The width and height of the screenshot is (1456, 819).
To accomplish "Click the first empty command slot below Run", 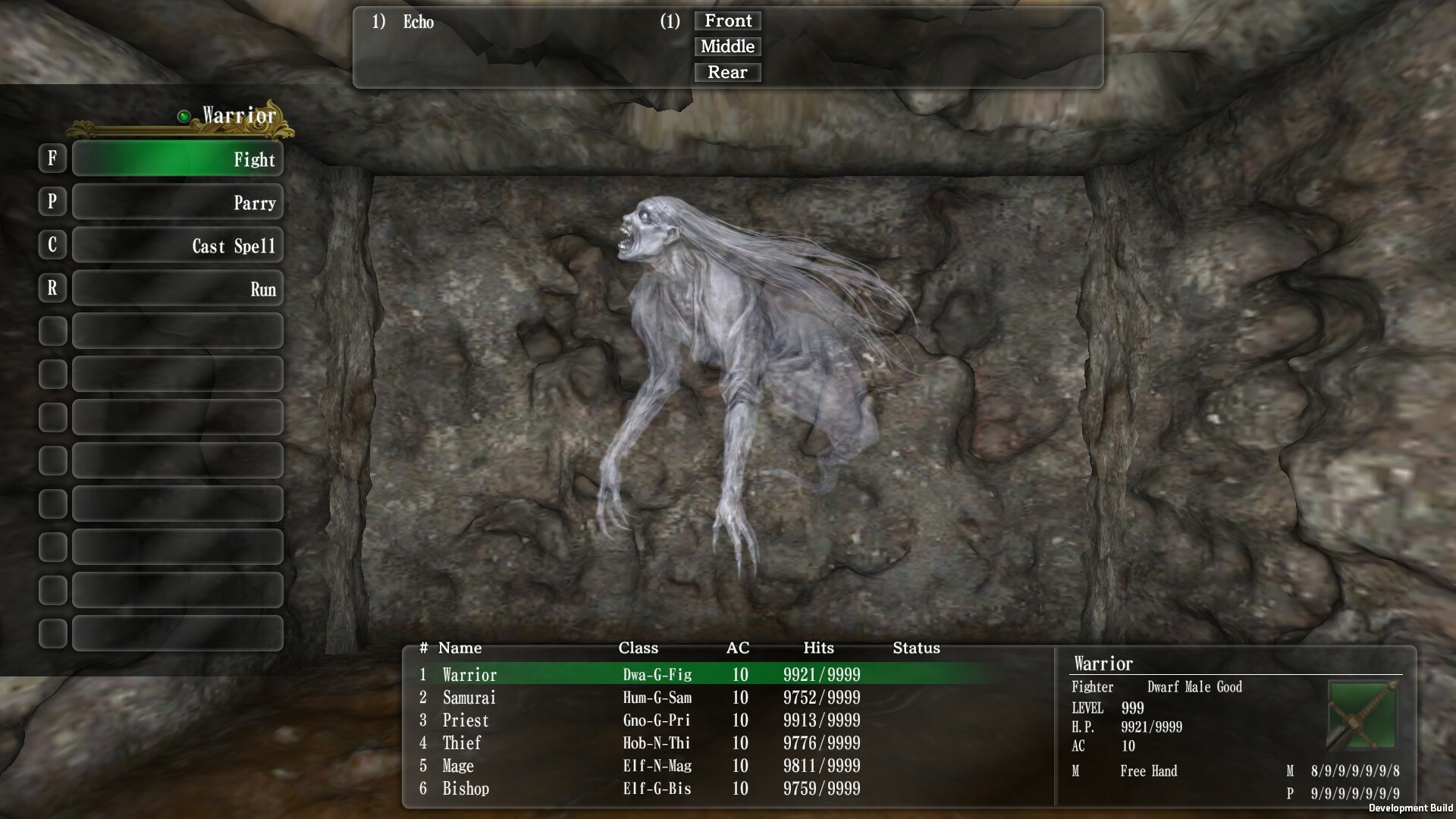I will (177, 331).
